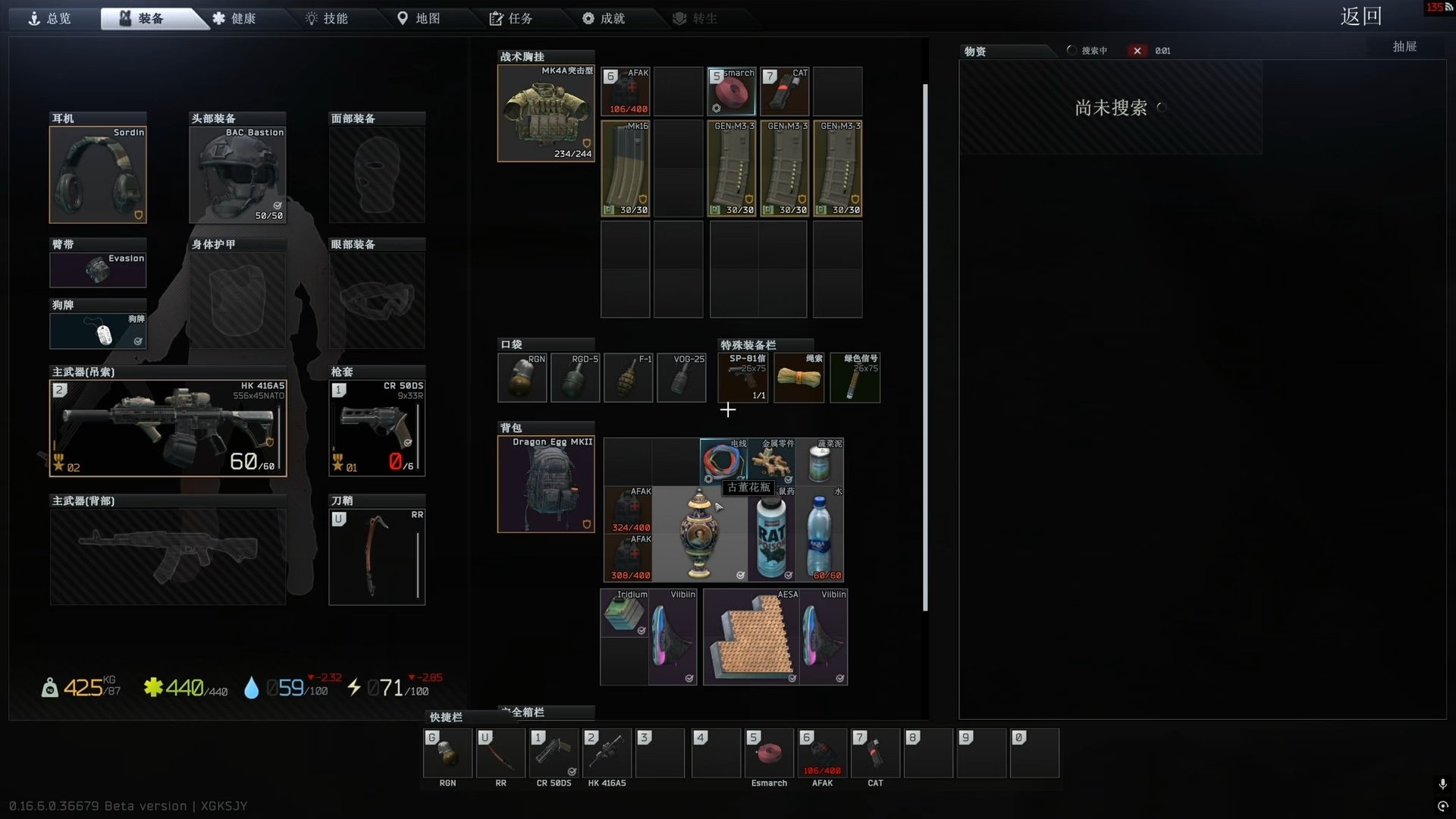Choose the HK 416A5 rifle slot

pos(168,428)
